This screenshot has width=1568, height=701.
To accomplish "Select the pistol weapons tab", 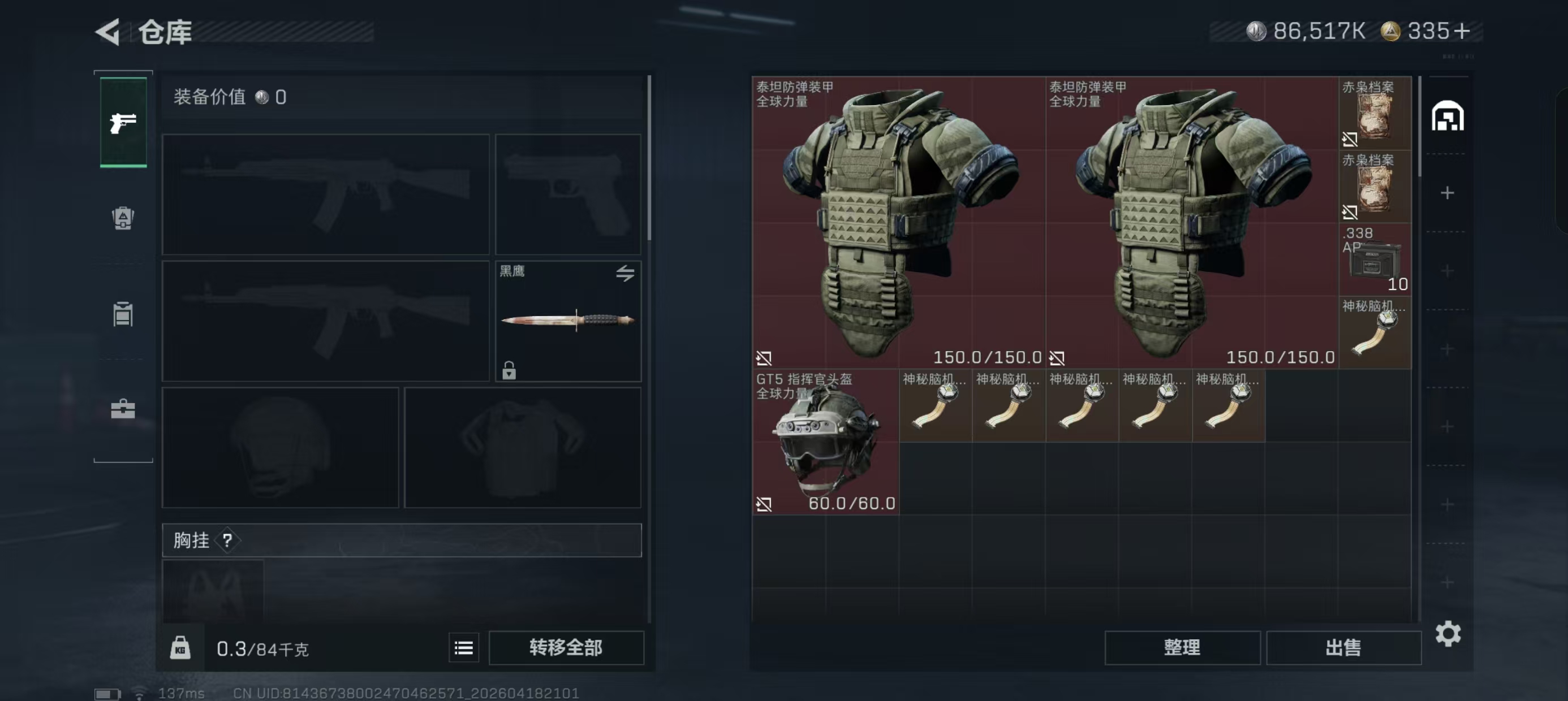I will pos(123,122).
